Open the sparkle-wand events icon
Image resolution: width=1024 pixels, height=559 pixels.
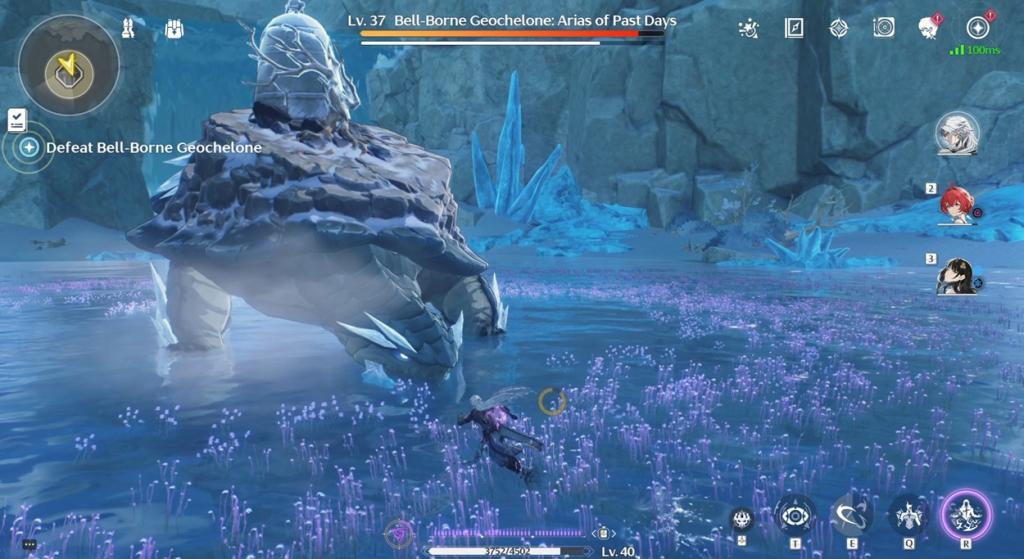pos(747,28)
